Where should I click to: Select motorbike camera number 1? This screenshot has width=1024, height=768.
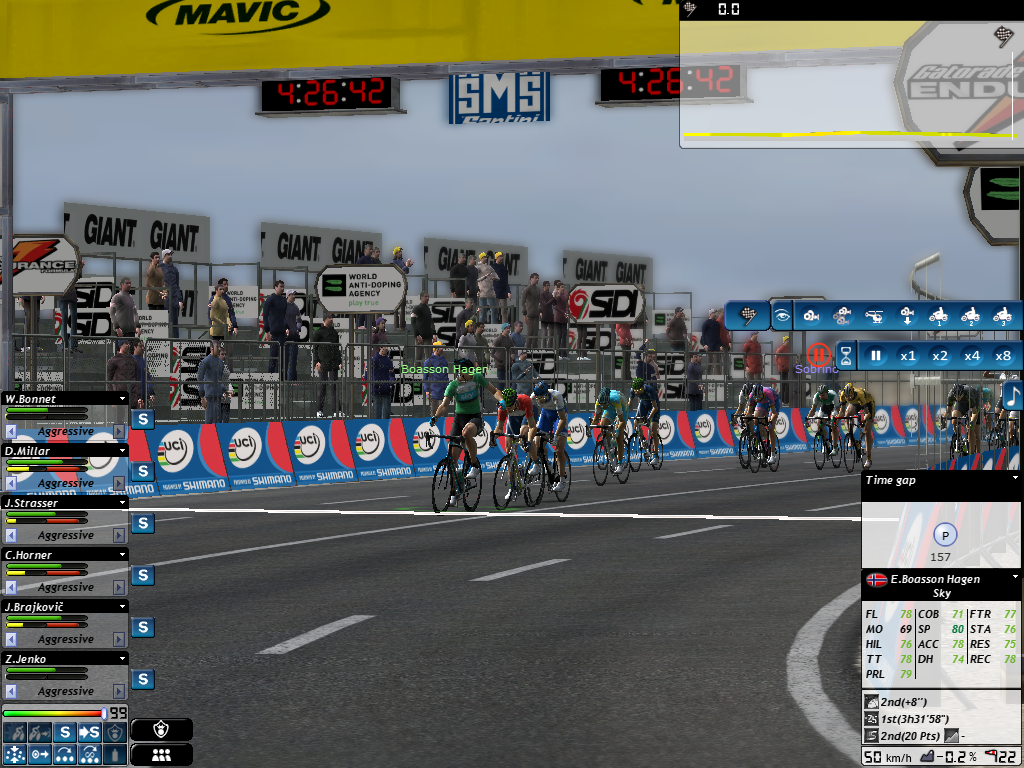pos(937,316)
